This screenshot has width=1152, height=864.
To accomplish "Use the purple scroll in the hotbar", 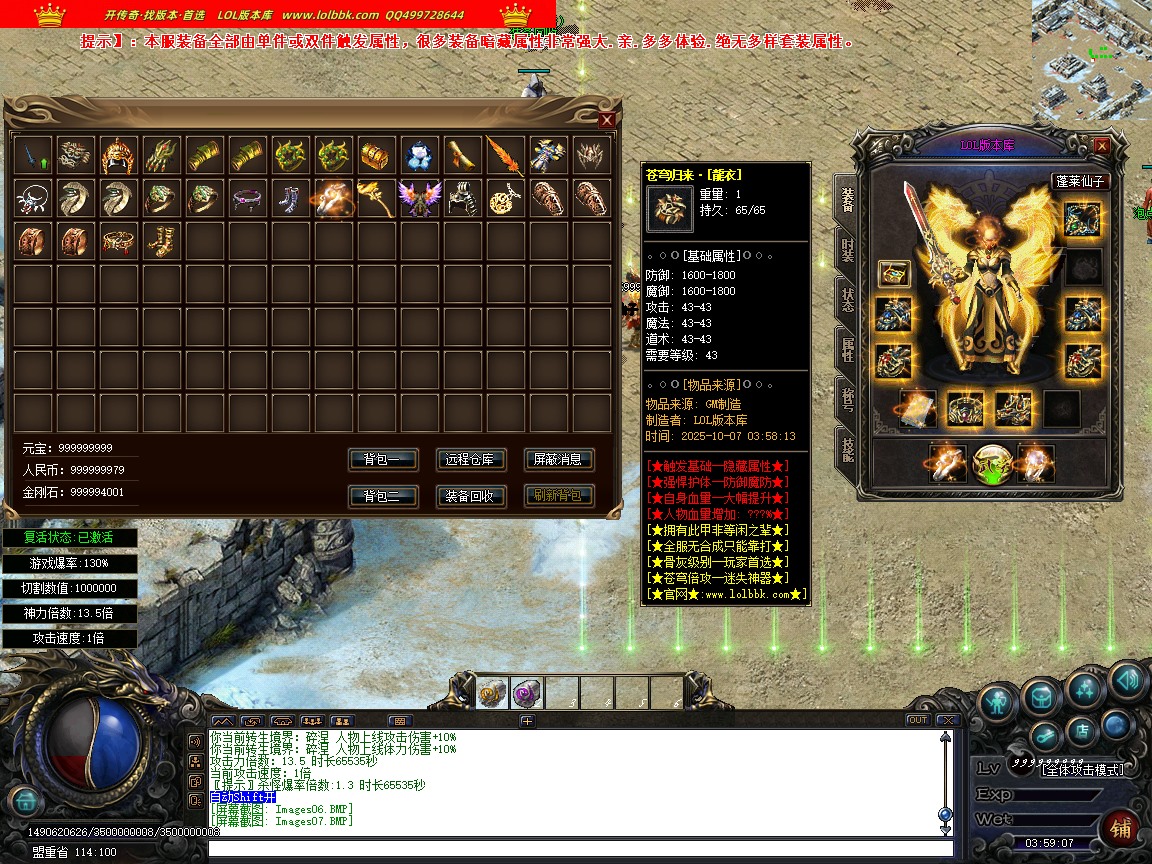I will 526,693.
